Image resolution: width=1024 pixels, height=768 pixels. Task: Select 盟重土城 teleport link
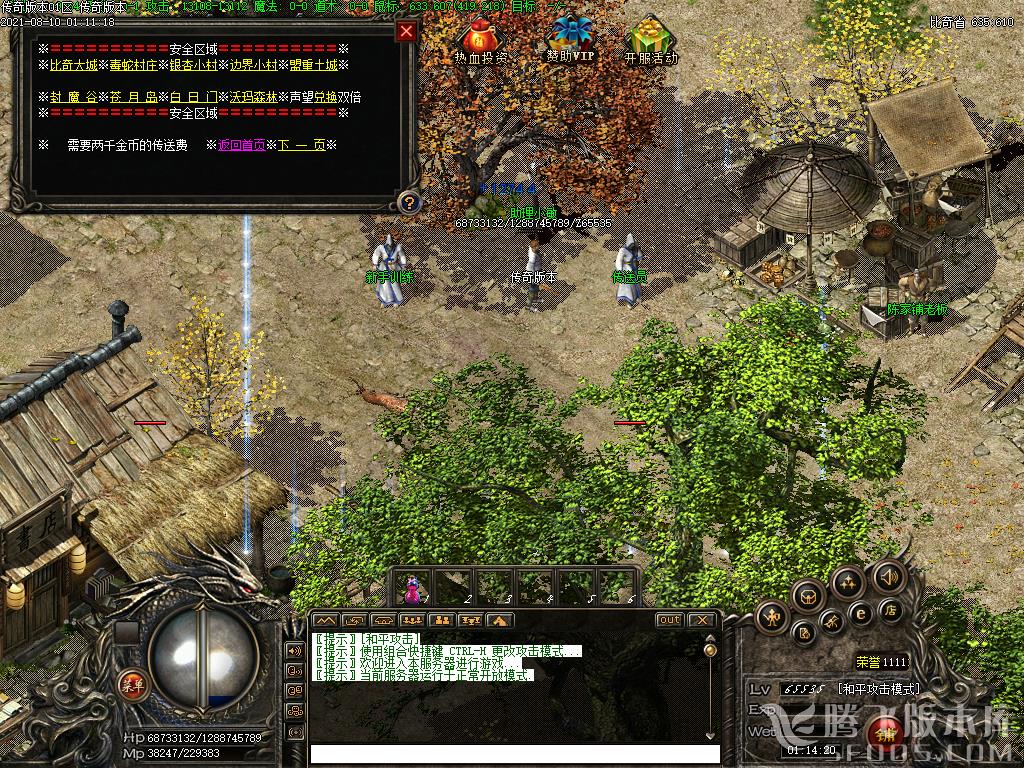pos(313,65)
